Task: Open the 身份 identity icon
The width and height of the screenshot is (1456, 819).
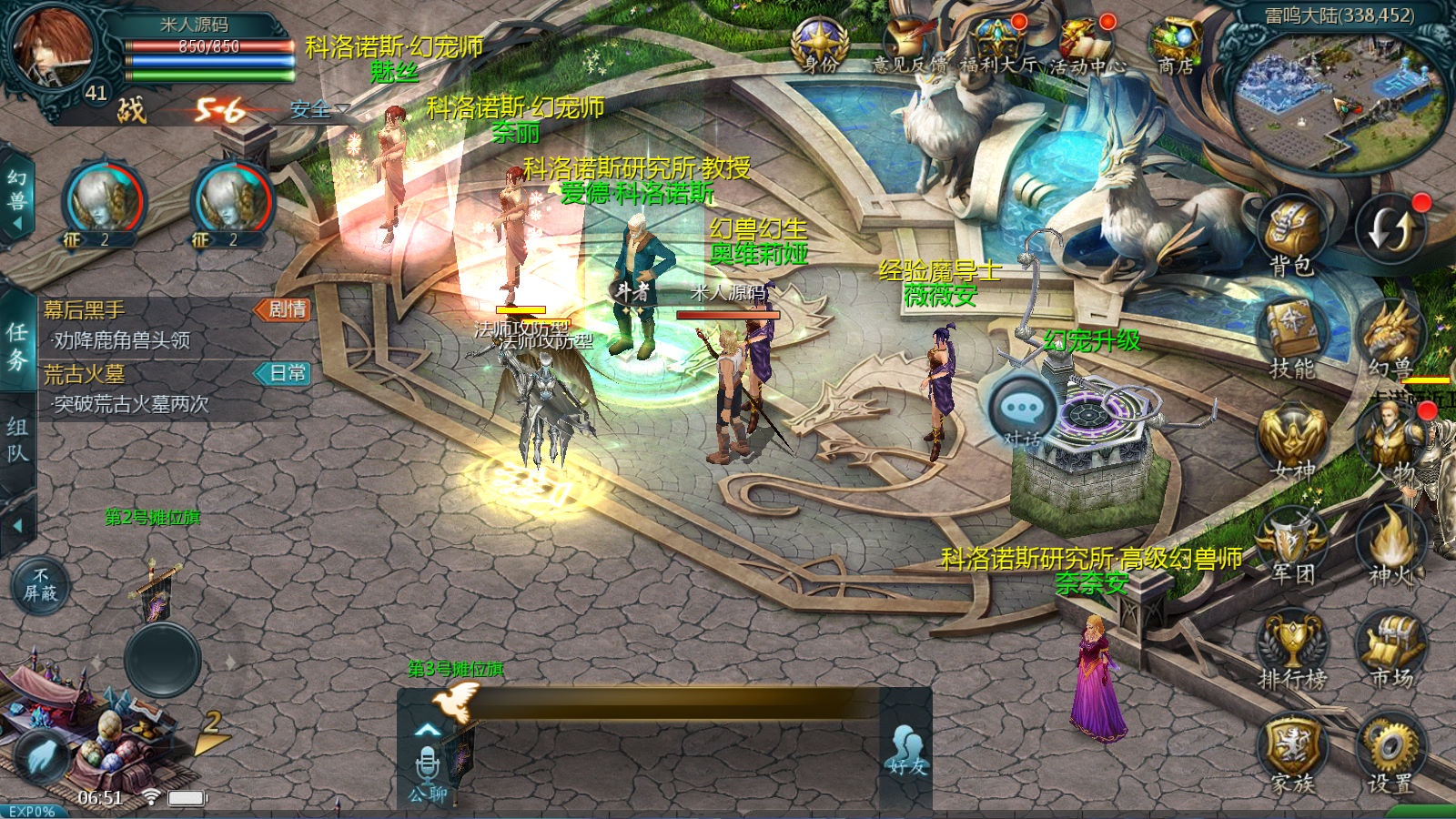Action: (x=820, y=45)
